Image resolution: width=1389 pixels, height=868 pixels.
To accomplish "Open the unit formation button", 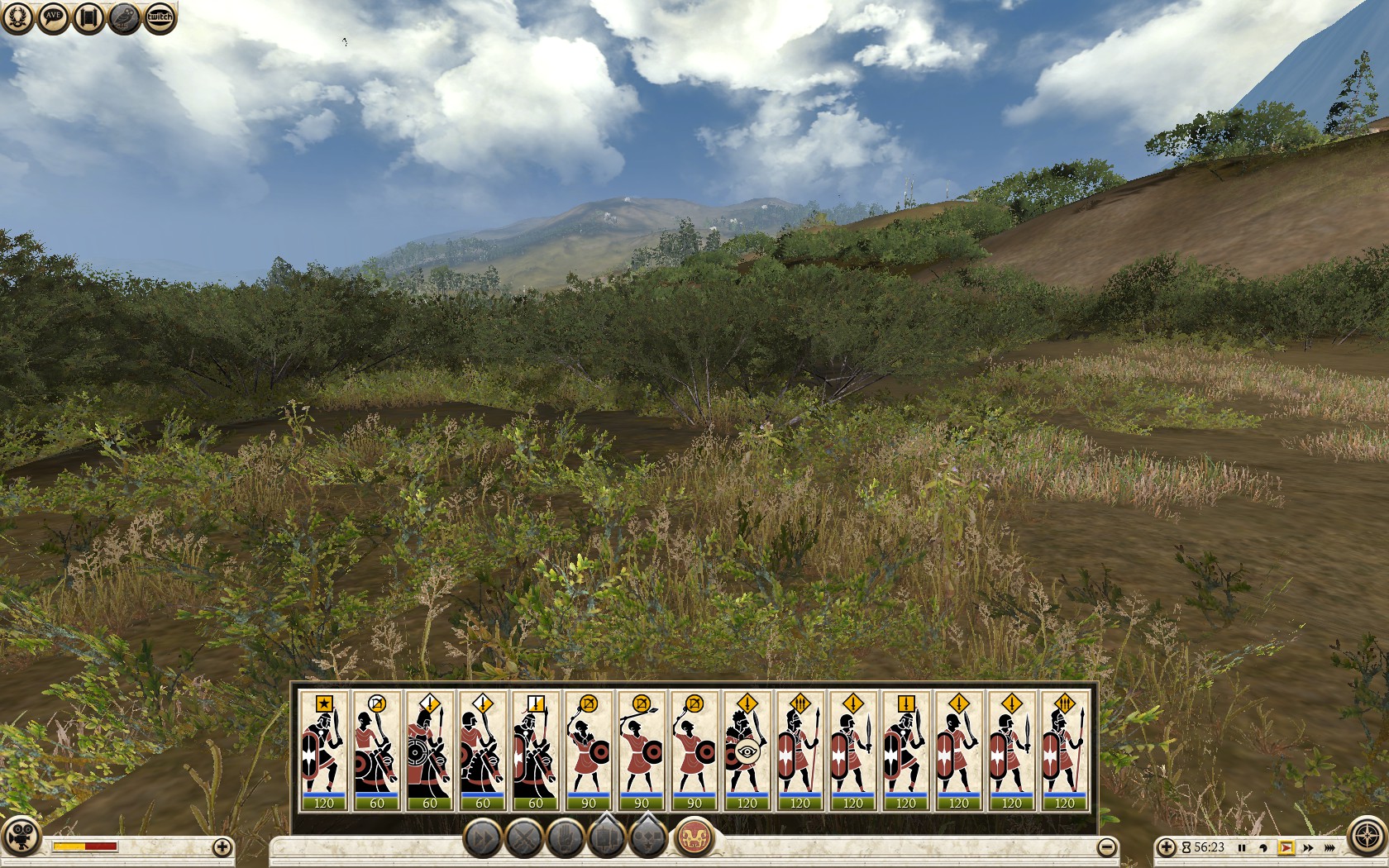I will pyautogui.click(x=606, y=839).
